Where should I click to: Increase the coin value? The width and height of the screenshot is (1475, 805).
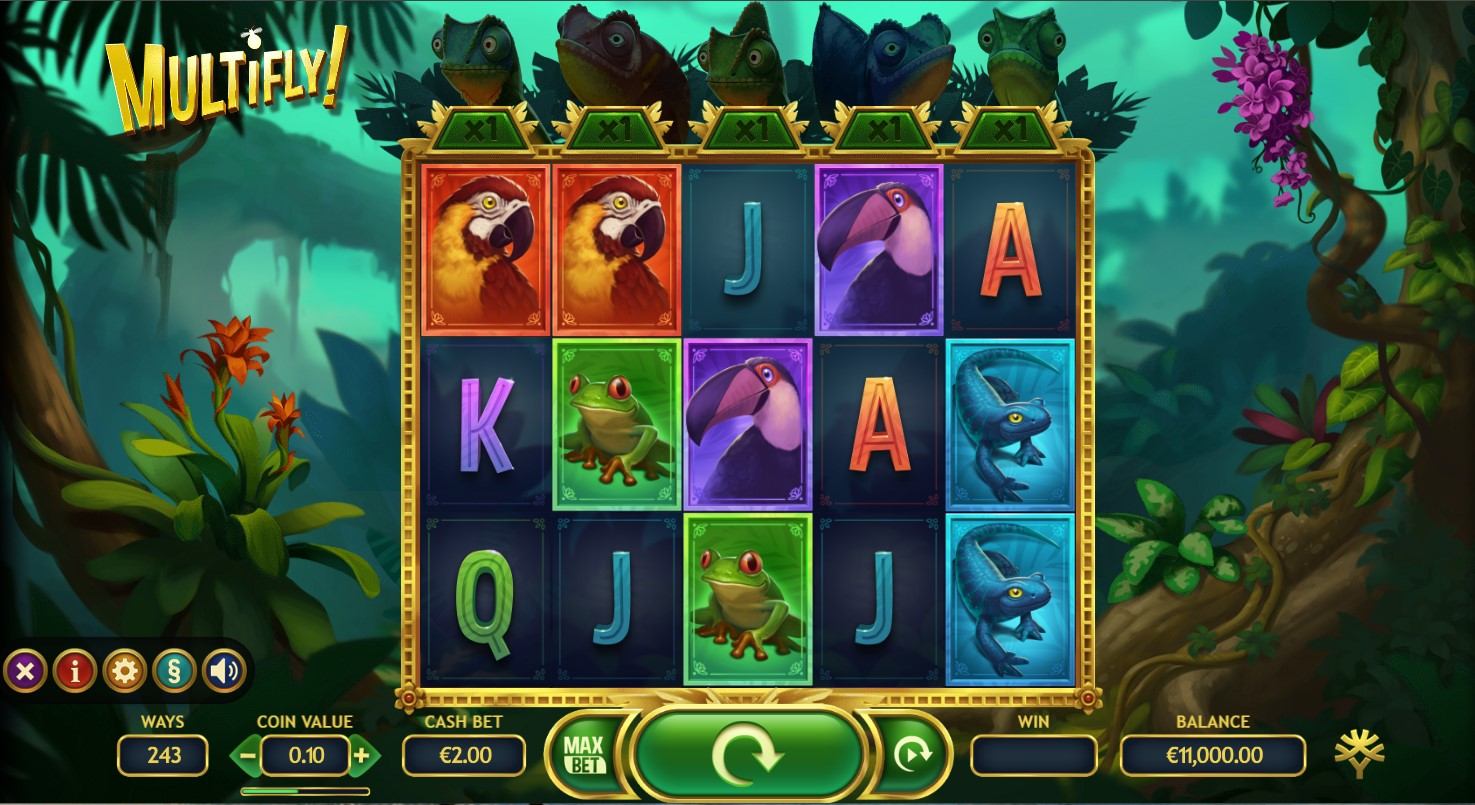[x=362, y=755]
